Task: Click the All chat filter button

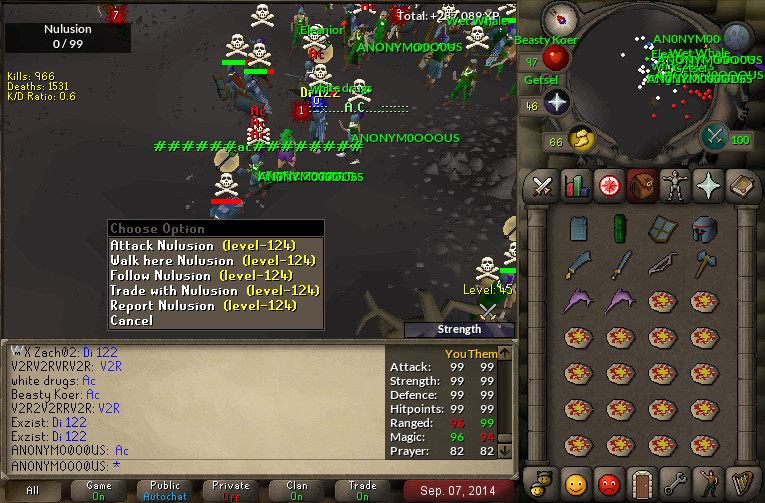Action: coord(33,490)
